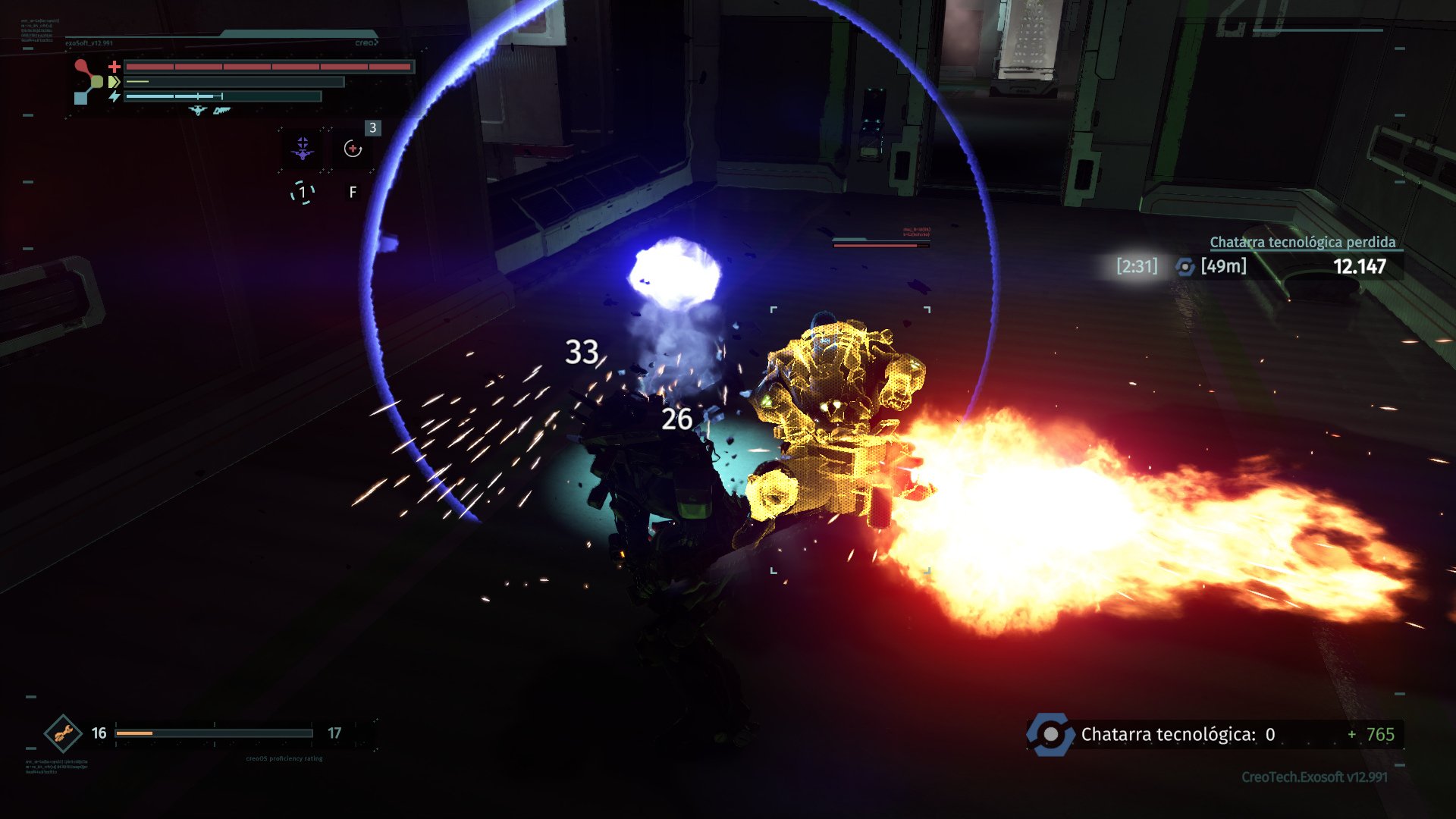Image resolution: width=1456 pixels, height=819 pixels.
Task: Select the red health cross icon
Action: (115, 67)
